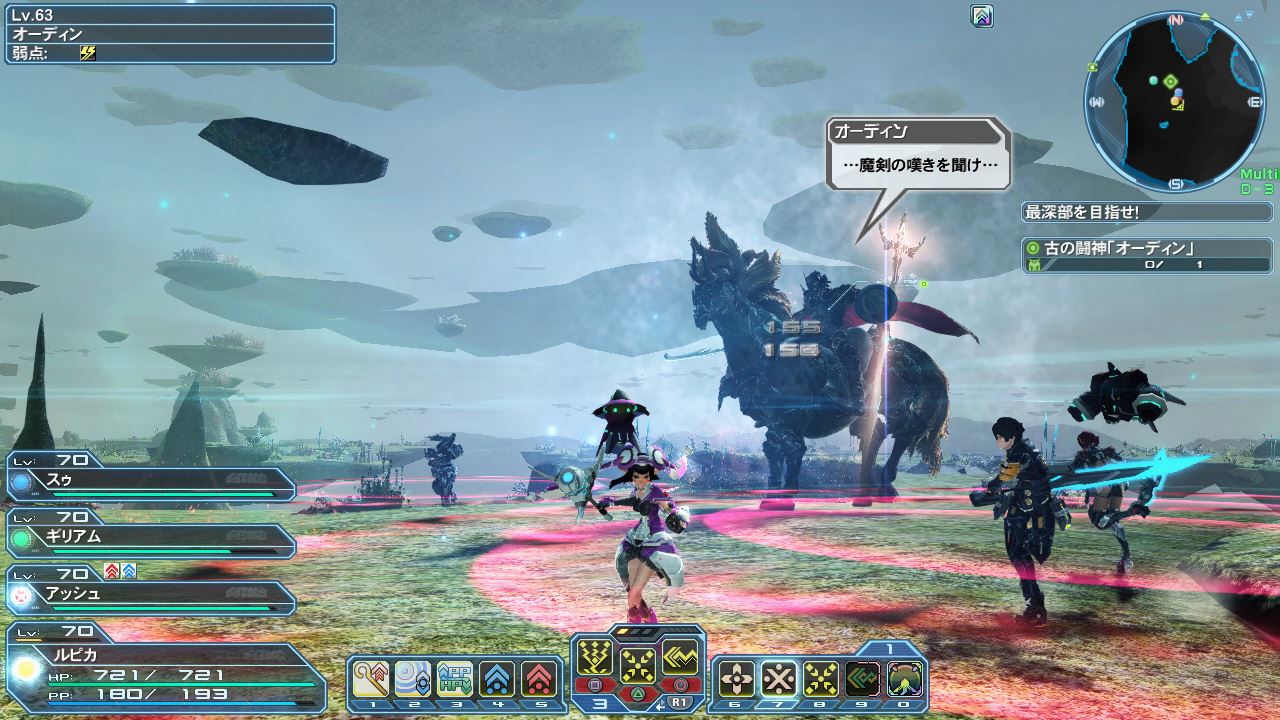Screen dimensions: 1280x720
Task: Use the rainbow-bordered skill in slot 0
Action: pyautogui.click(x=905, y=680)
